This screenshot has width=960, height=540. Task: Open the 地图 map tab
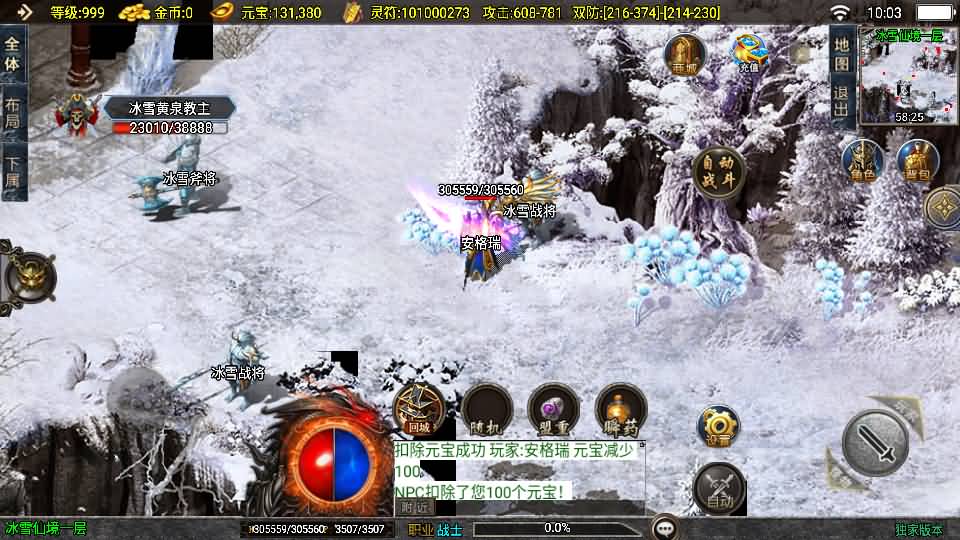point(842,53)
